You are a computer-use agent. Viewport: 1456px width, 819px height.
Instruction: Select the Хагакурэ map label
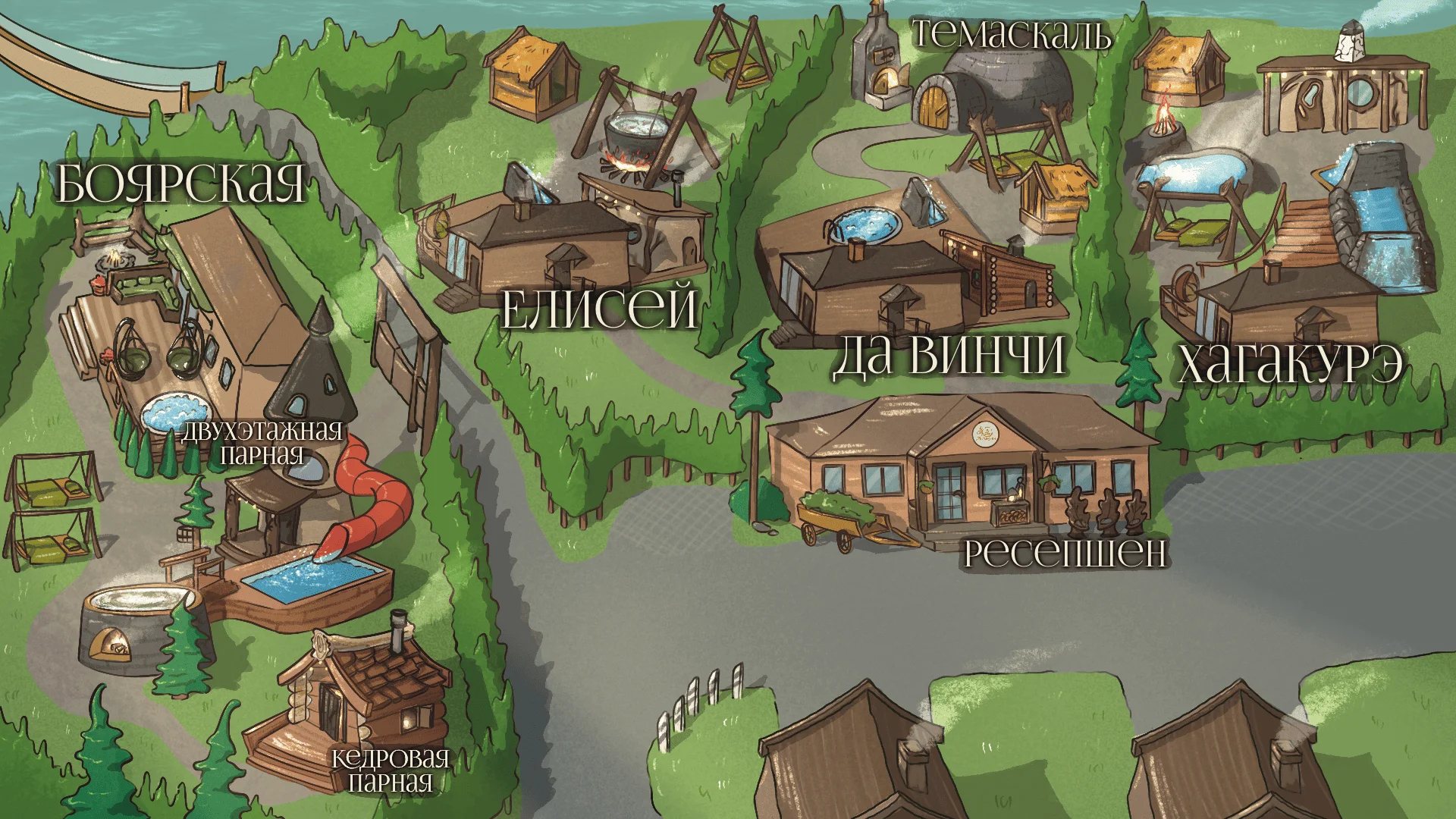click(x=1290, y=364)
